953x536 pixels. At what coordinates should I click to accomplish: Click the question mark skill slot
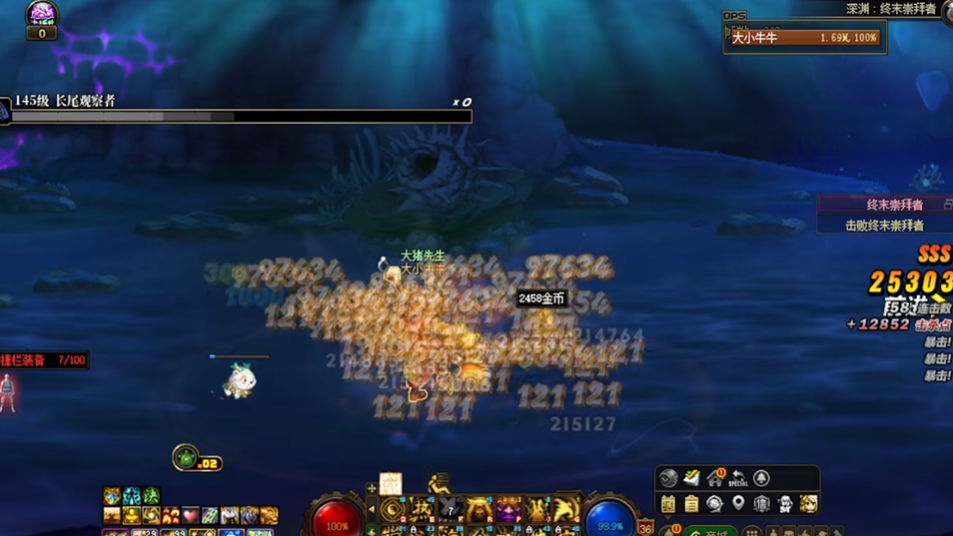click(450, 510)
